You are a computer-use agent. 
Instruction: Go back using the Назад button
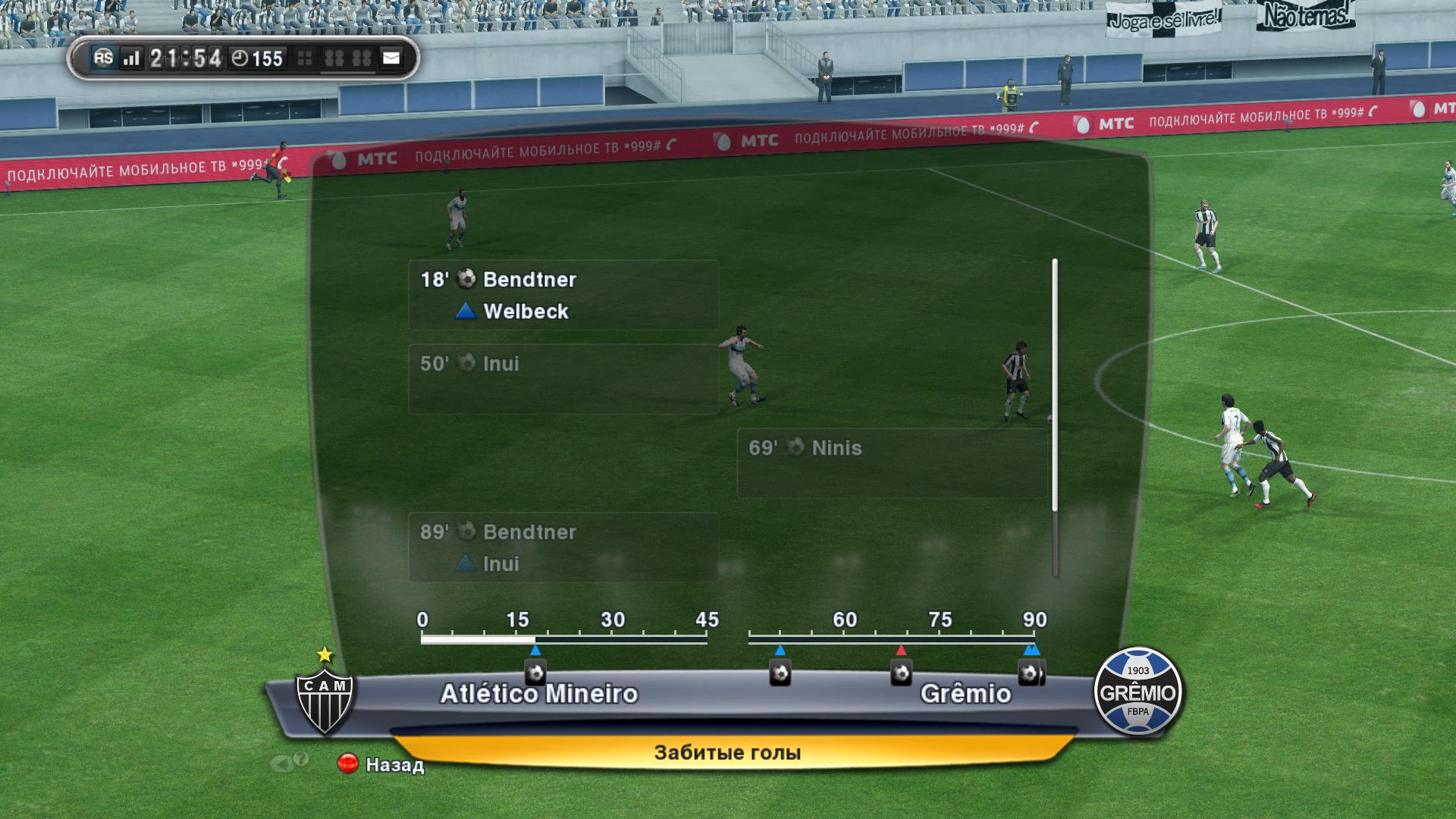(x=381, y=764)
